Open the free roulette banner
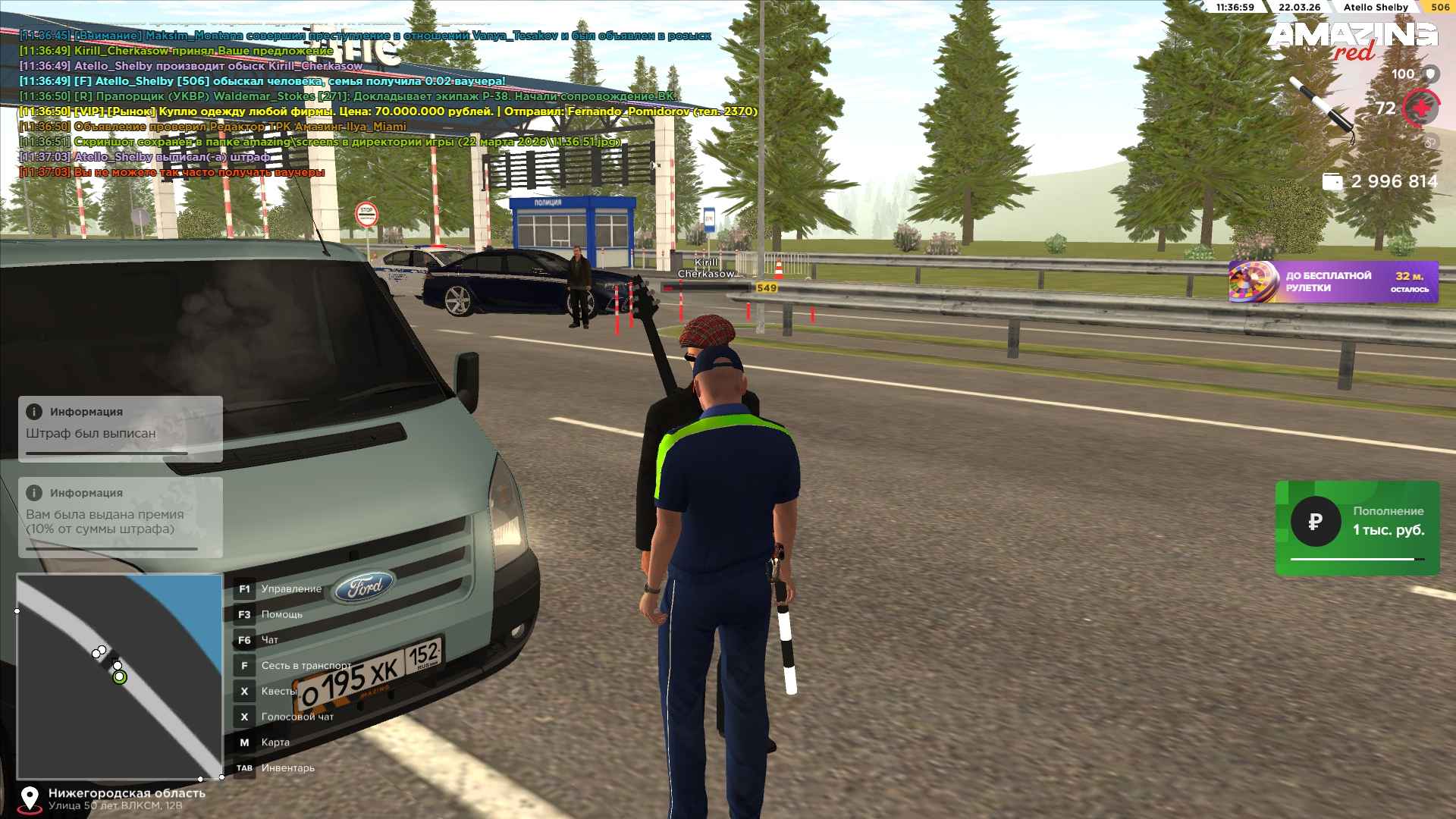Viewport: 1456px width, 819px height. coord(1332,282)
